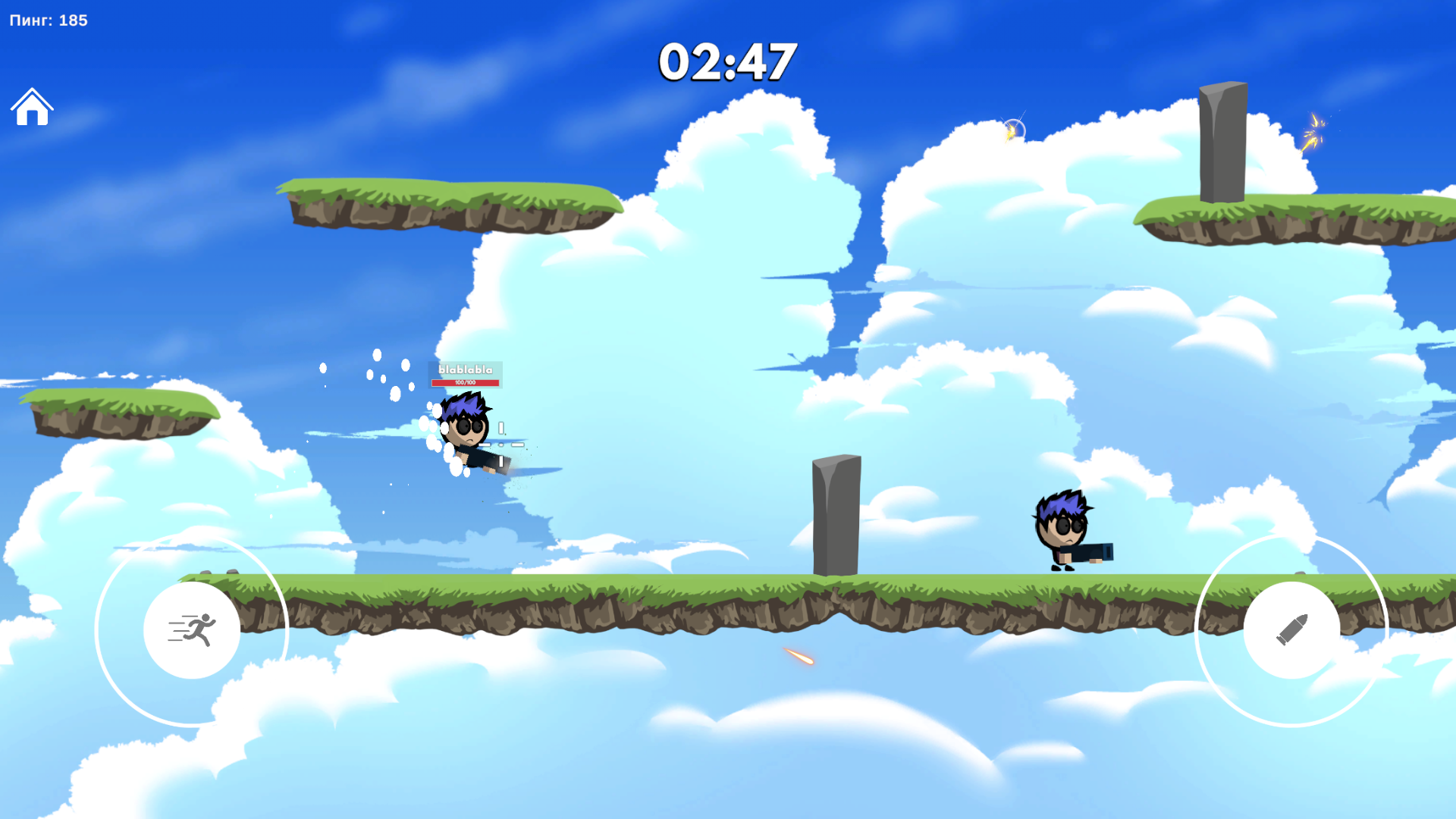Select the running stickman symbol in left joystick
1456x819 pixels.
coord(192,630)
